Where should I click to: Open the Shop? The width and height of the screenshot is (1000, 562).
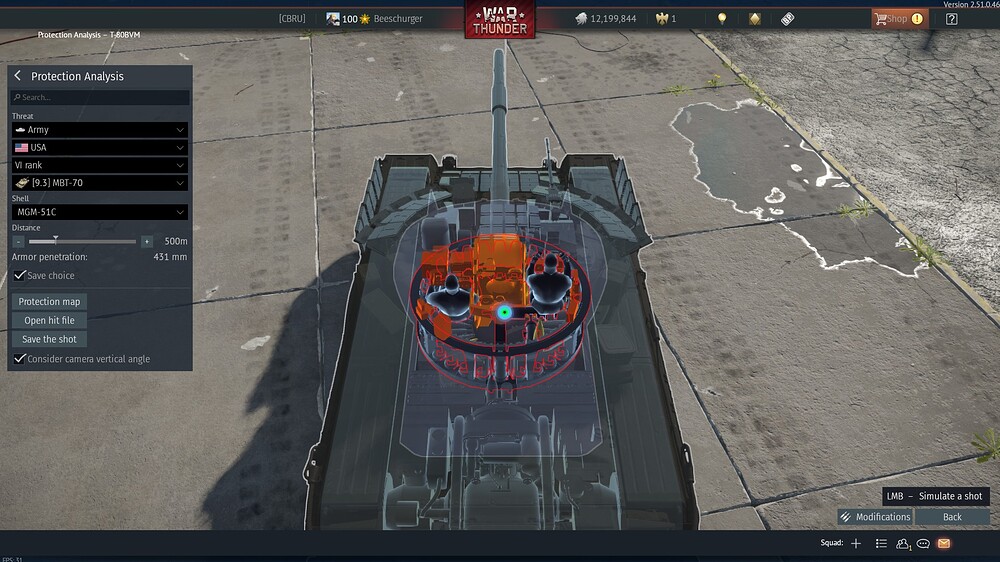click(x=897, y=19)
